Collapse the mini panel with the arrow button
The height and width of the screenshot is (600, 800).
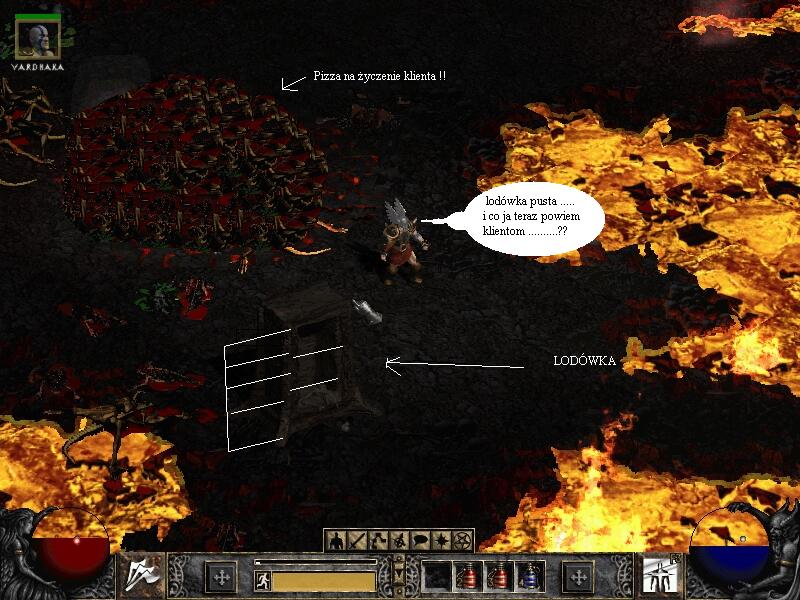coord(400,577)
